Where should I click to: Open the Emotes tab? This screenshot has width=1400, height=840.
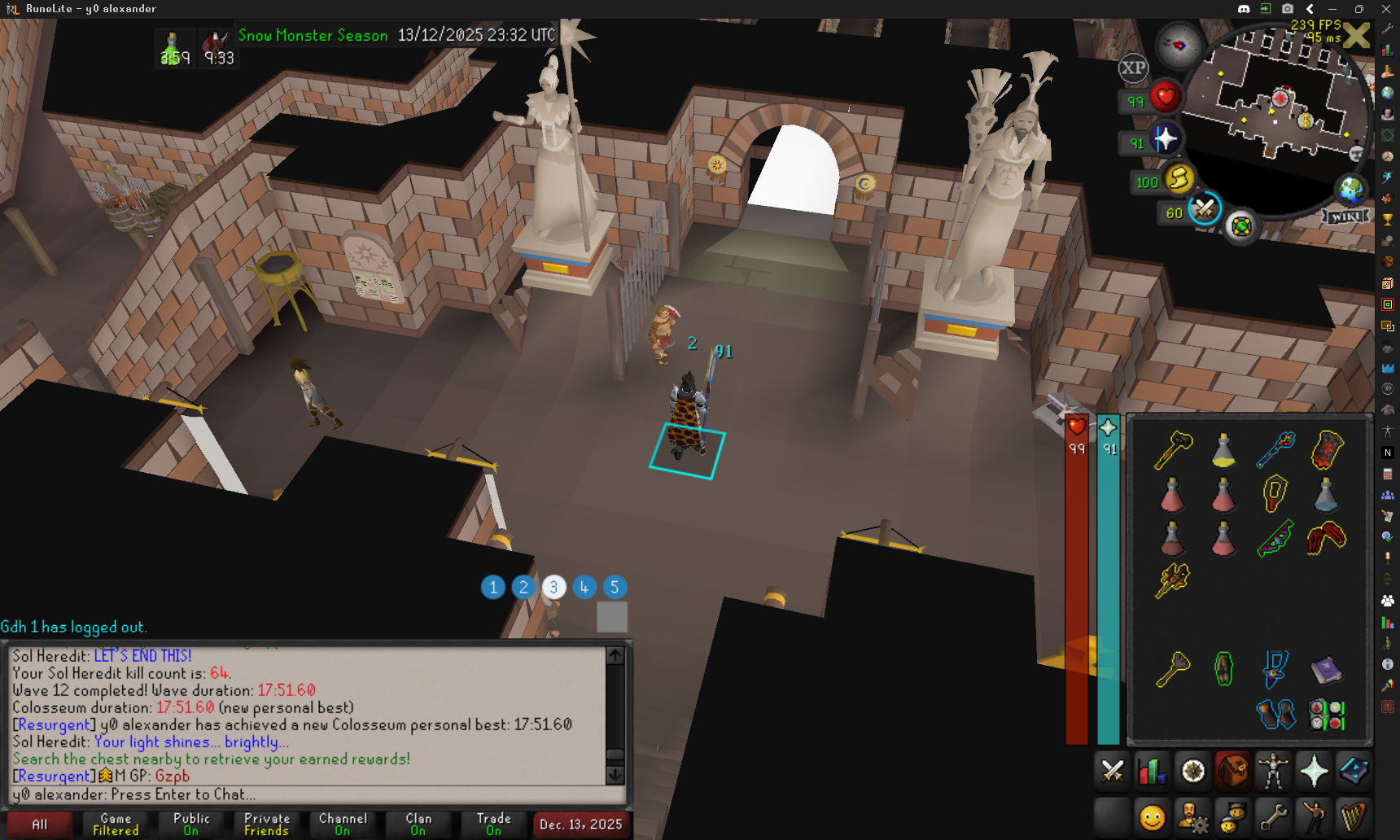click(1314, 816)
